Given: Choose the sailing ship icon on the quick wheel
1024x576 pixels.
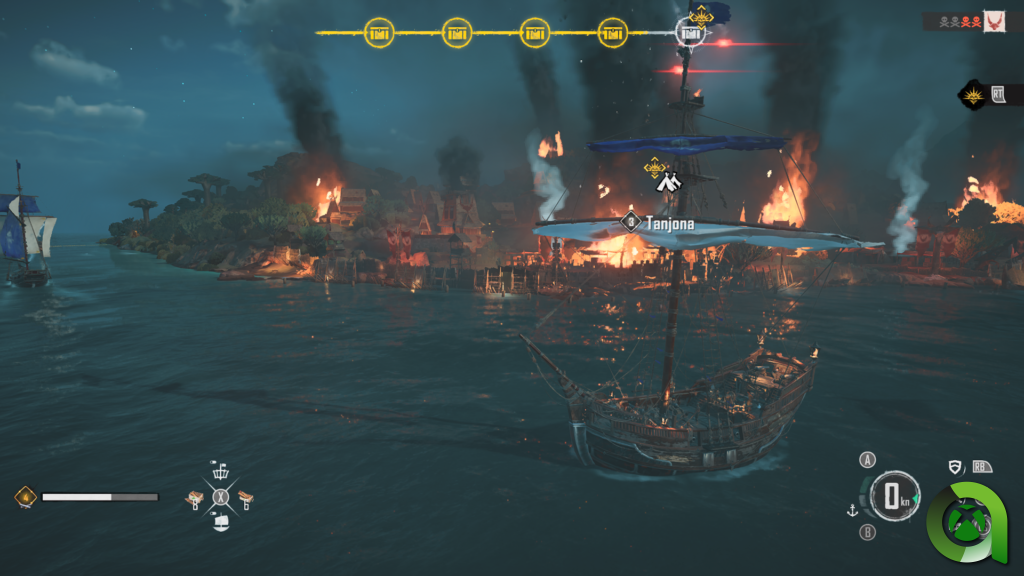Looking at the screenshot, I should coord(220,521).
